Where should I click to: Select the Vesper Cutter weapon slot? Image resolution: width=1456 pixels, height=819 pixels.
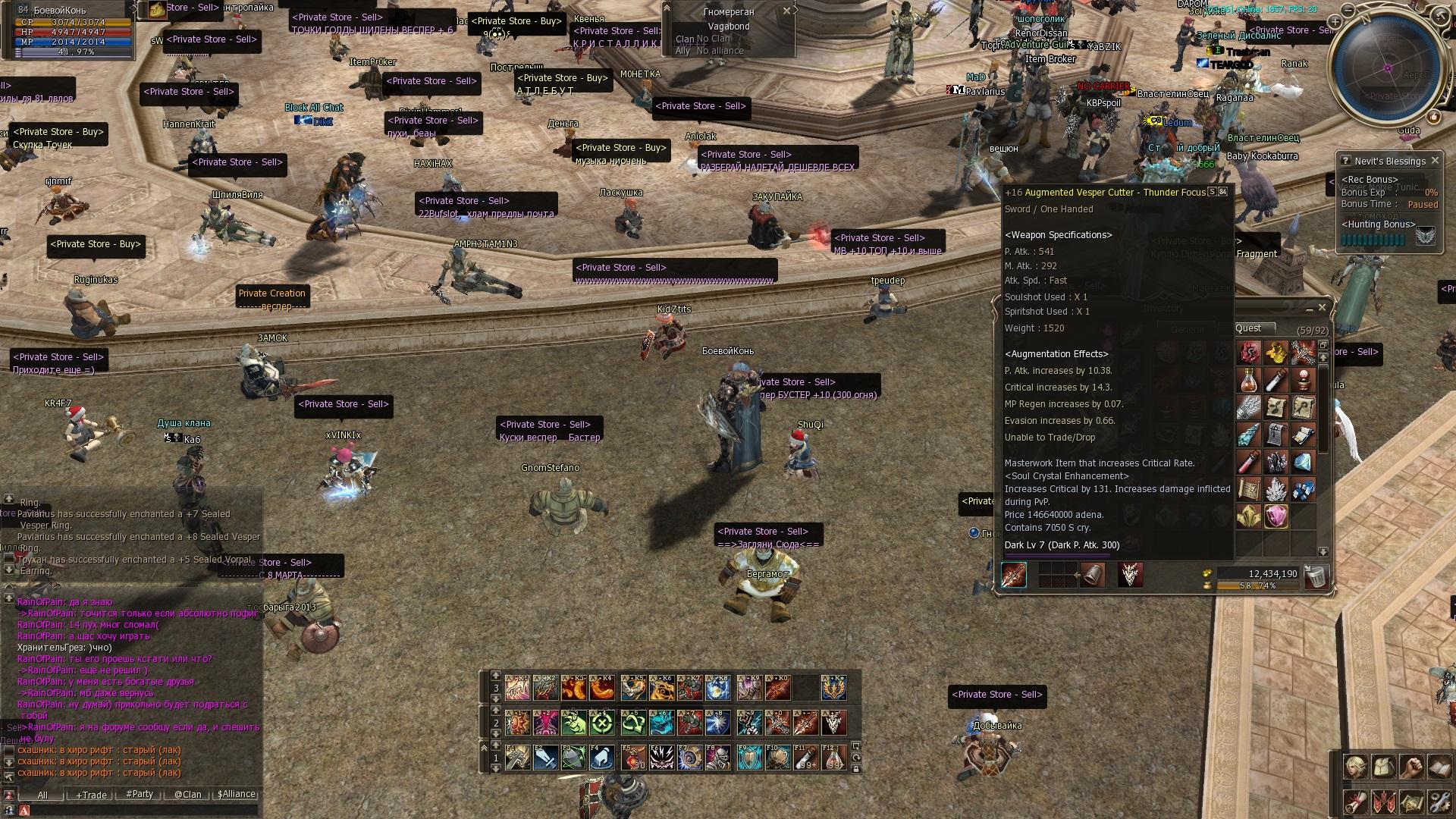point(1014,575)
